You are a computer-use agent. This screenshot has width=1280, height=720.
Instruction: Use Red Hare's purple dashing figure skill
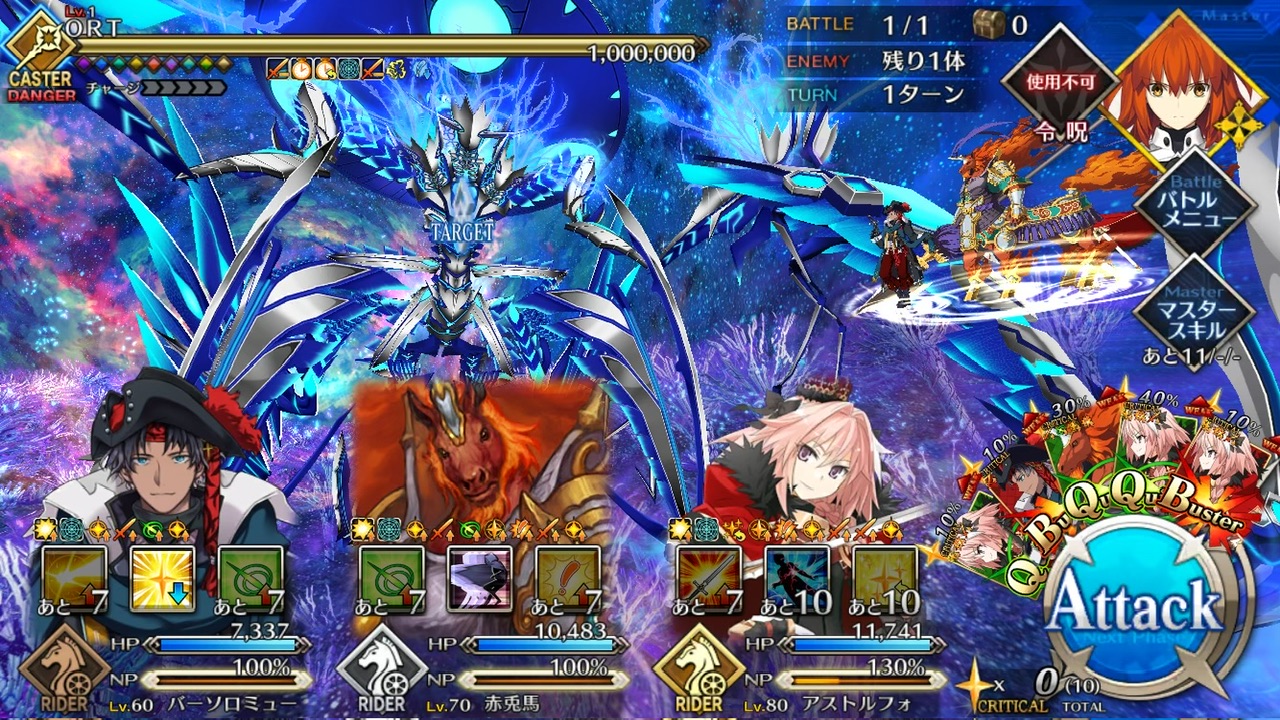tap(480, 579)
